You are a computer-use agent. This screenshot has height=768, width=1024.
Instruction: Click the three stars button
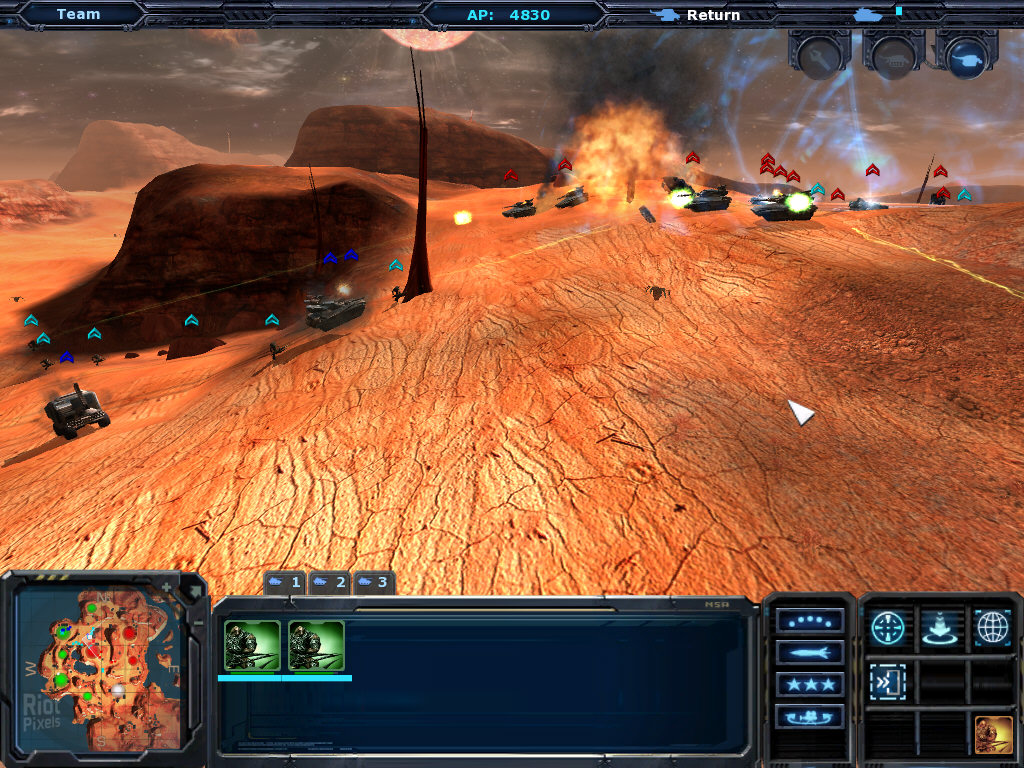(809, 684)
